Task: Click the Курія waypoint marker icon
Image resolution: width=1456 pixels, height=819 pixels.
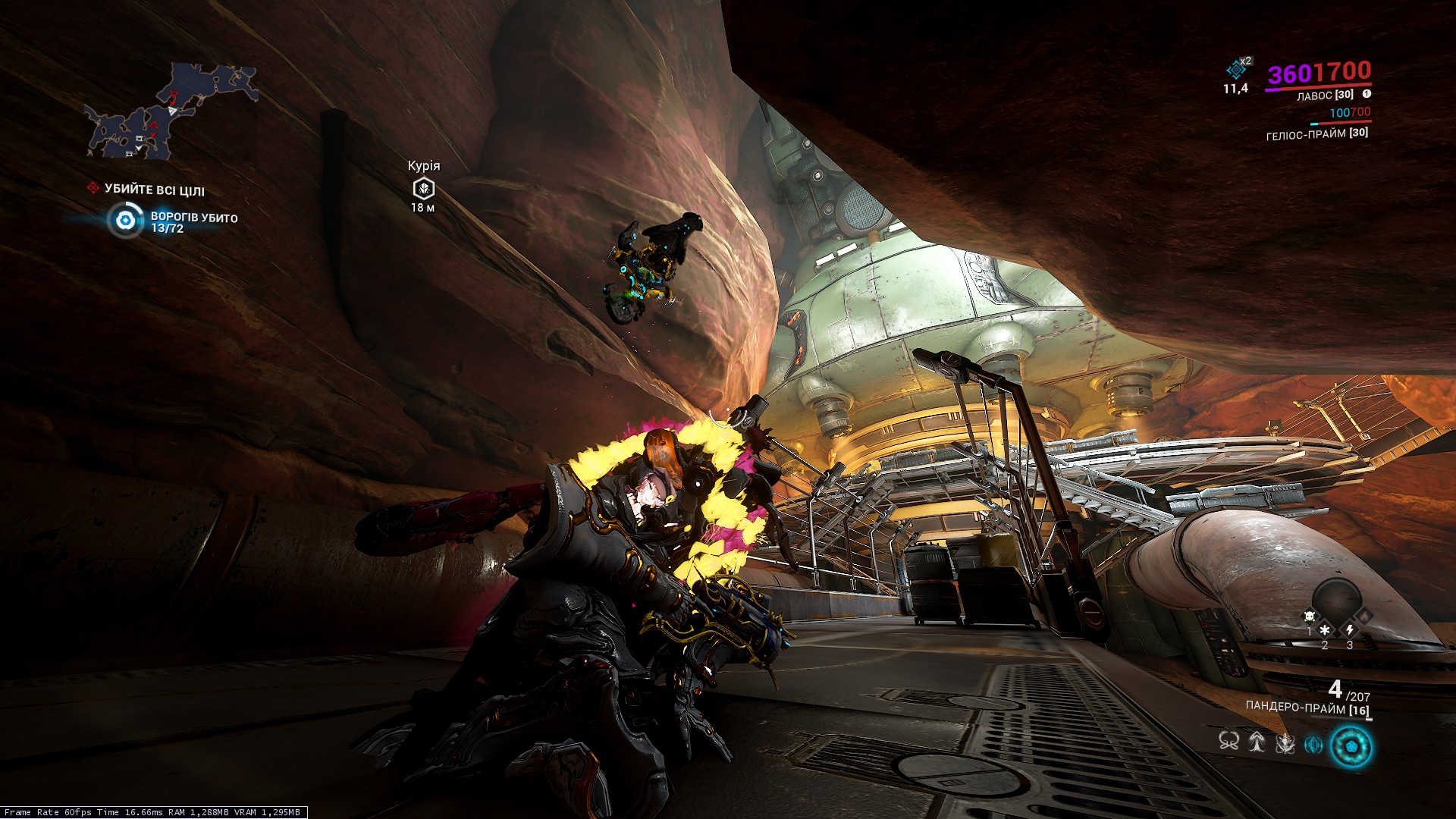Action: pos(423,188)
